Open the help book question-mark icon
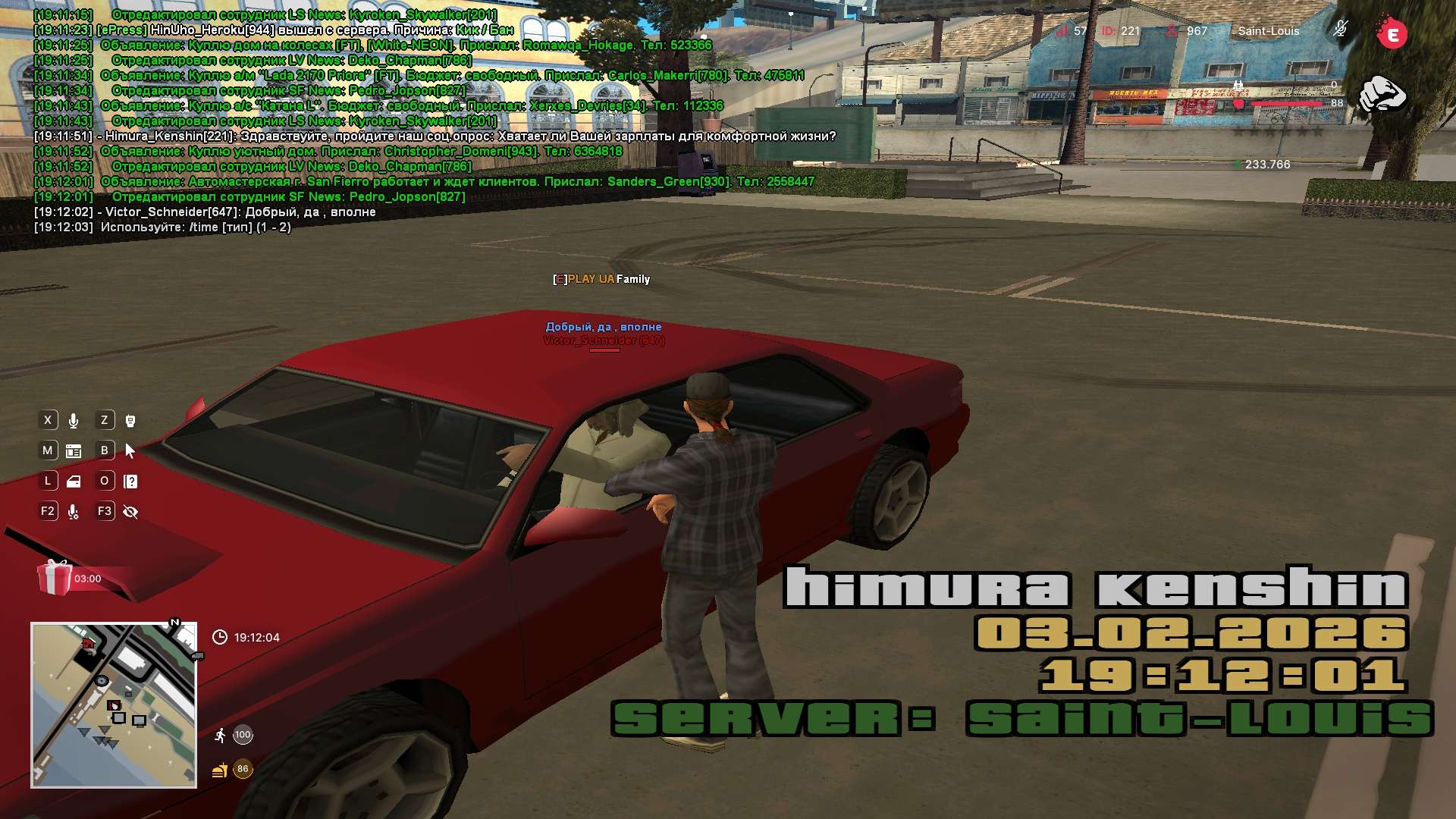Screen dimensions: 1456x819 [130, 482]
